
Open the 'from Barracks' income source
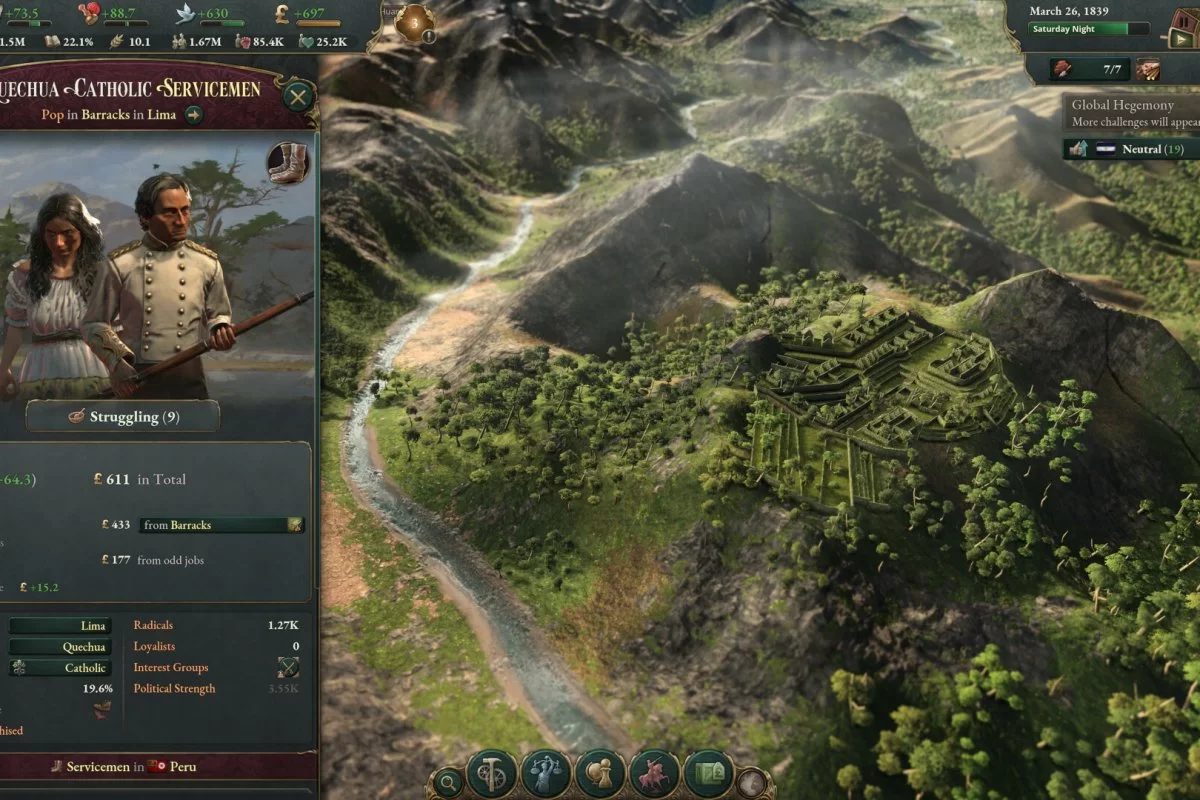click(221, 525)
